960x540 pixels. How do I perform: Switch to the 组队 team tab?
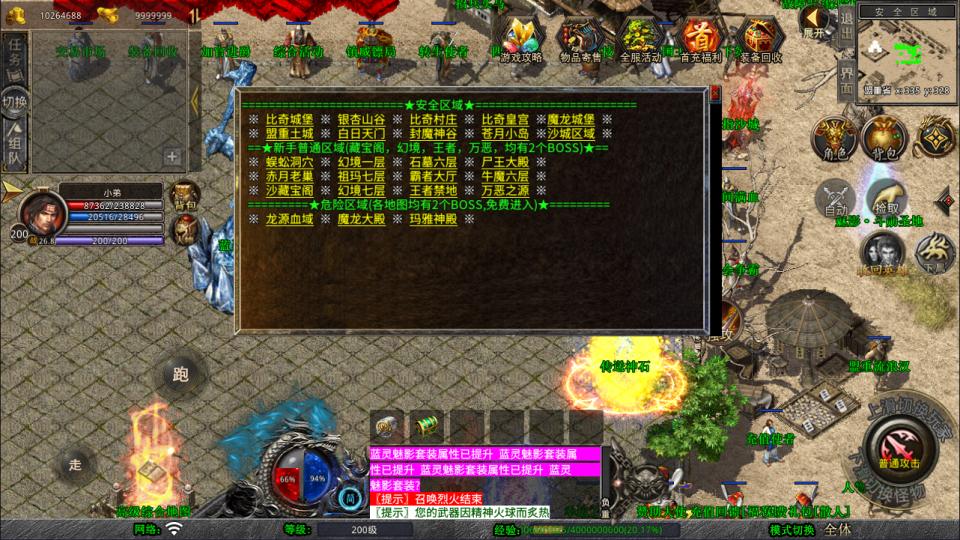tap(15, 148)
